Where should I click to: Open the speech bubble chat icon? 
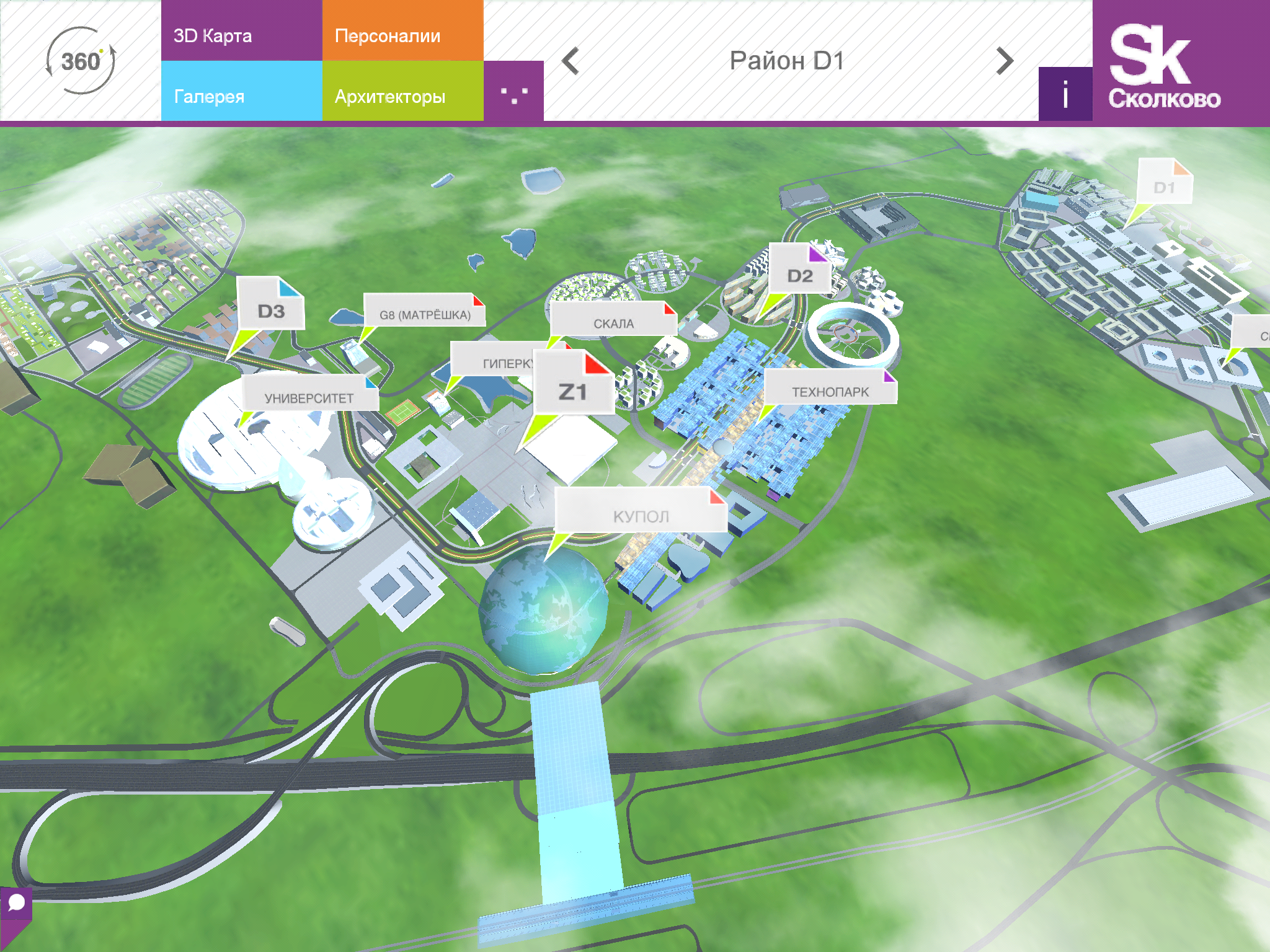[x=16, y=902]
